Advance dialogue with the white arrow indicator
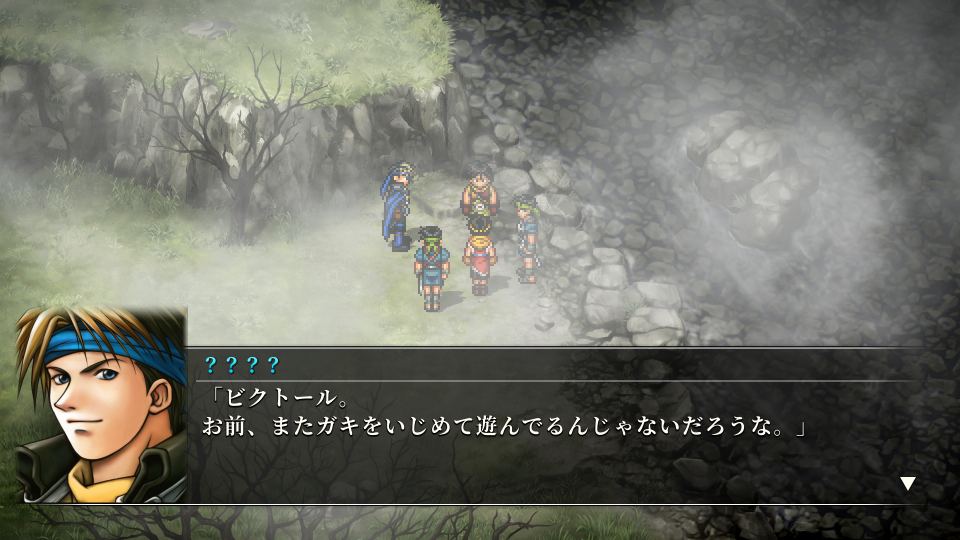The height and width of the screenshot is (540, 960). click(907, 484)
